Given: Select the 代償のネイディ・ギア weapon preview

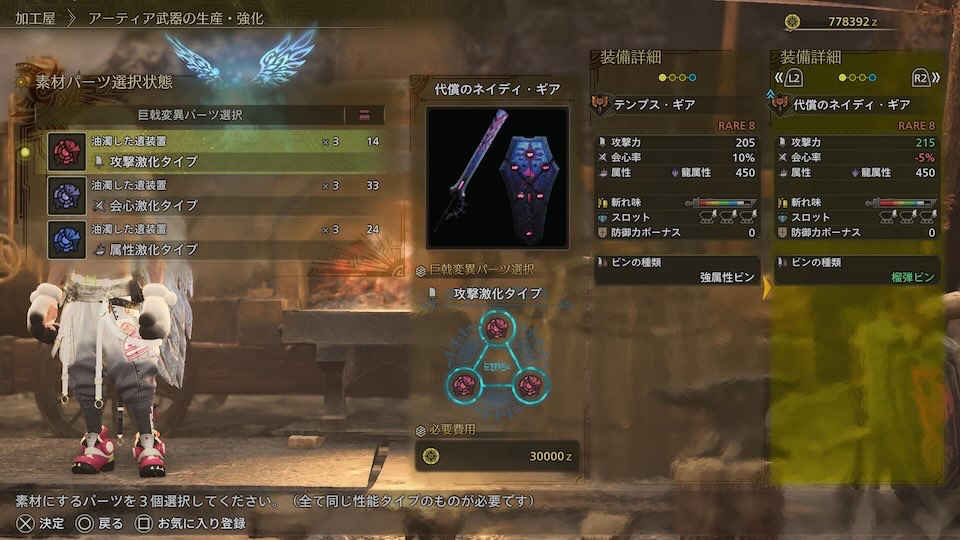Looking at the screenshot, I should [497, 177].
